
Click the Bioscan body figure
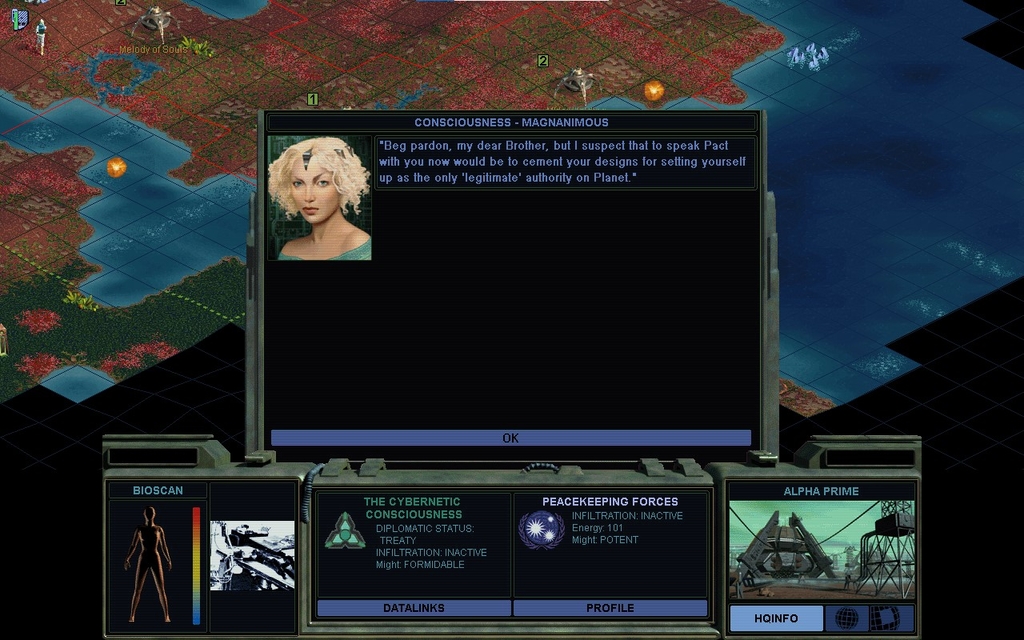[148, 563]
